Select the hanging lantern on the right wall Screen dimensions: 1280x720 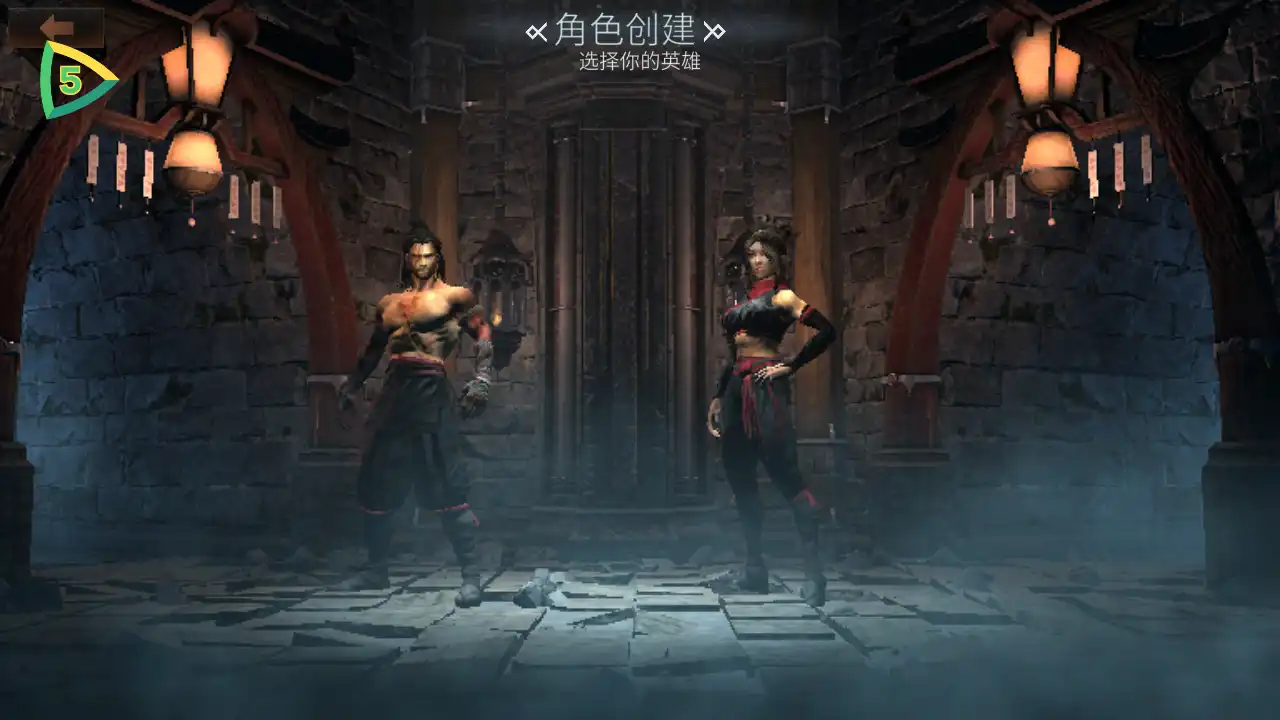tap(1048, 160)
